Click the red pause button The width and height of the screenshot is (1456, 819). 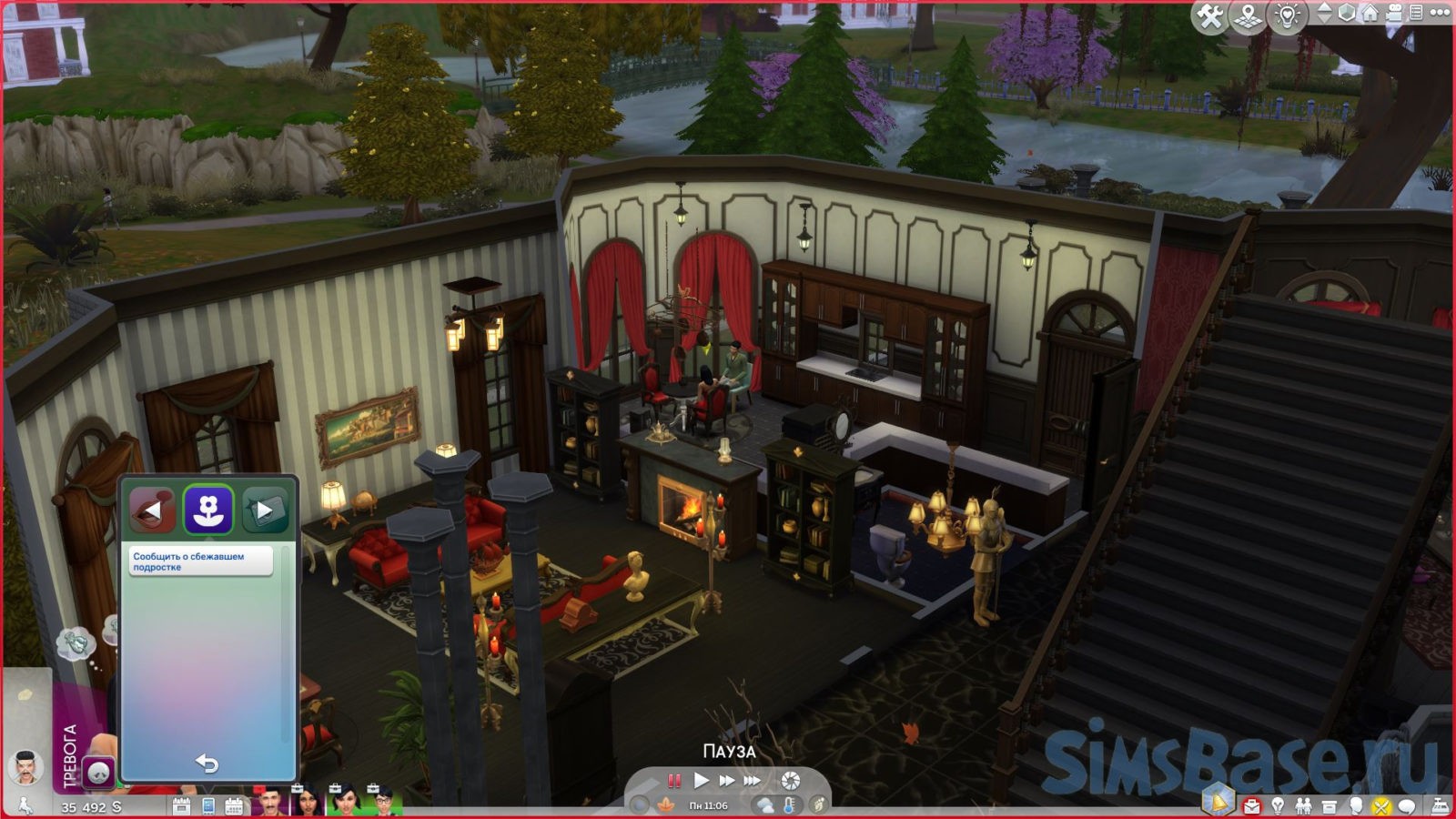[674, 781]
